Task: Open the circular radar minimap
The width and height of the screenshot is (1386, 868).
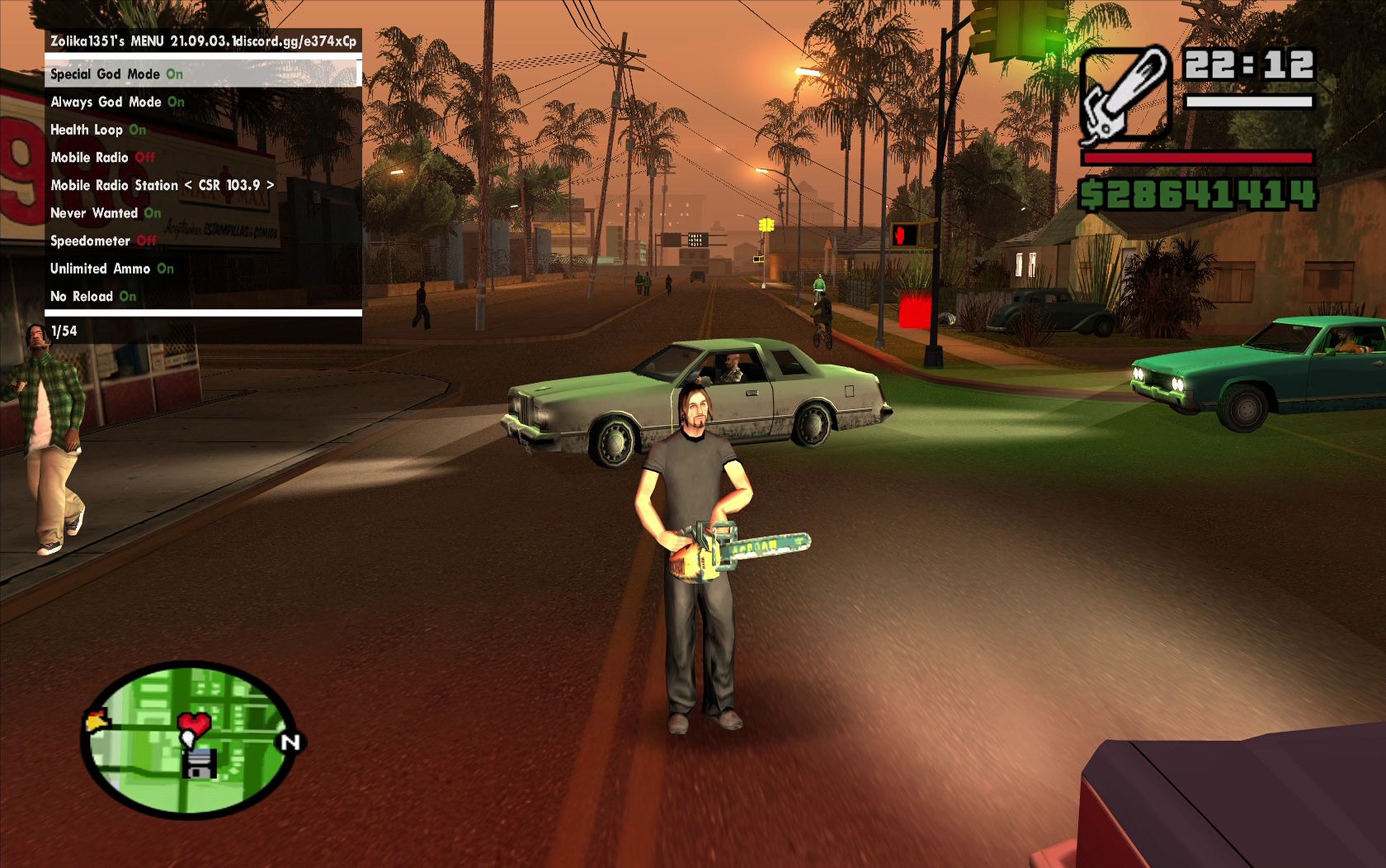Action: (190, 740)
